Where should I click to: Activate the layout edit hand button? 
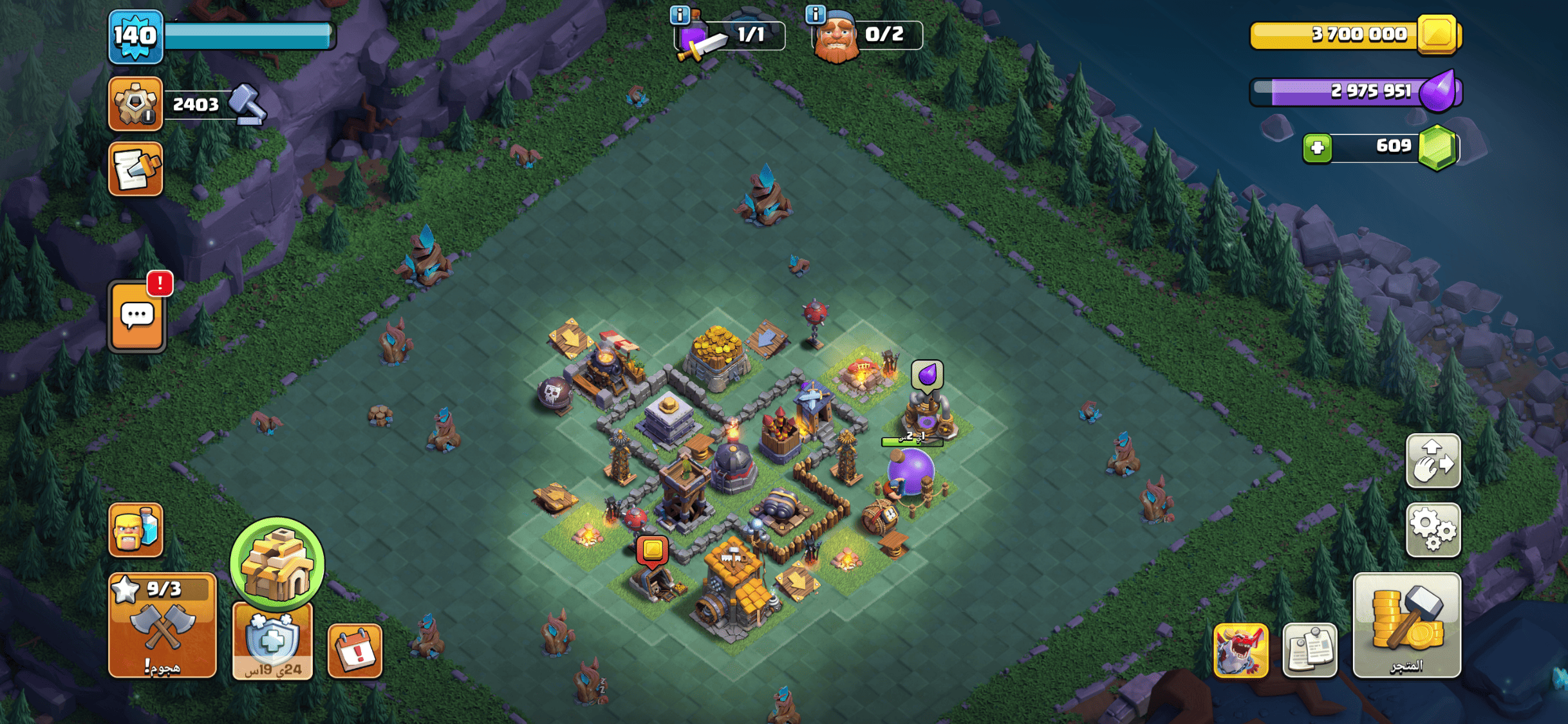[x=1433, y=461]
